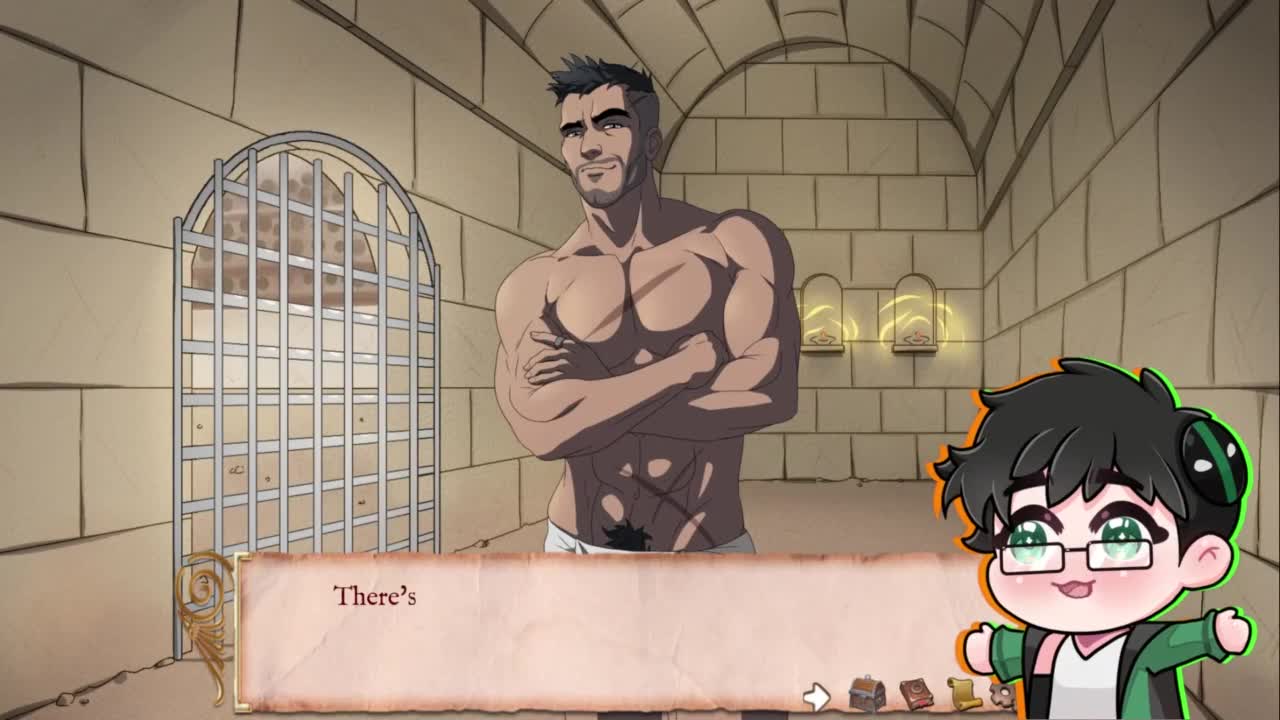This screenshot has width=1280, height=720.
Task: Open the treasure chest inventory icon
Action: pos(866,693)
